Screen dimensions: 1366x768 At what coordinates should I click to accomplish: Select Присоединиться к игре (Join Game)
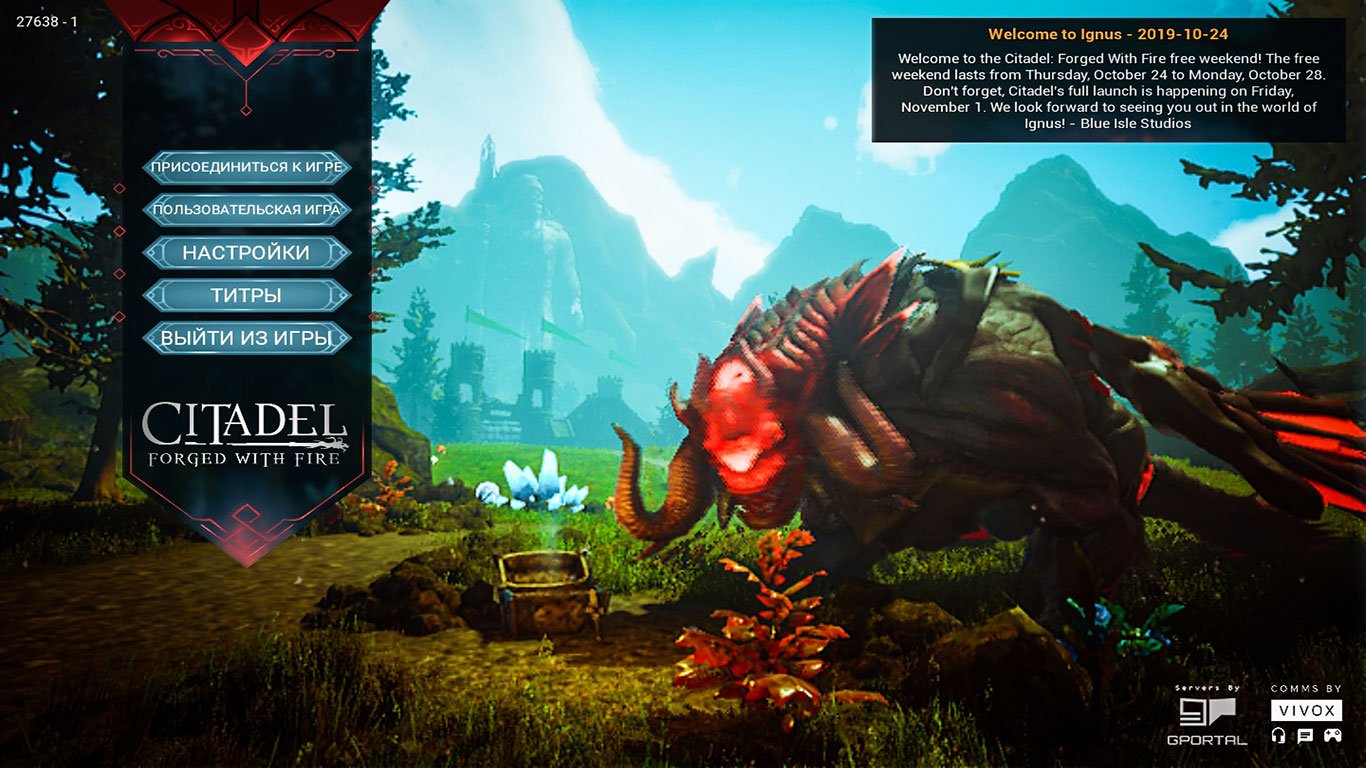pos(247,167)
